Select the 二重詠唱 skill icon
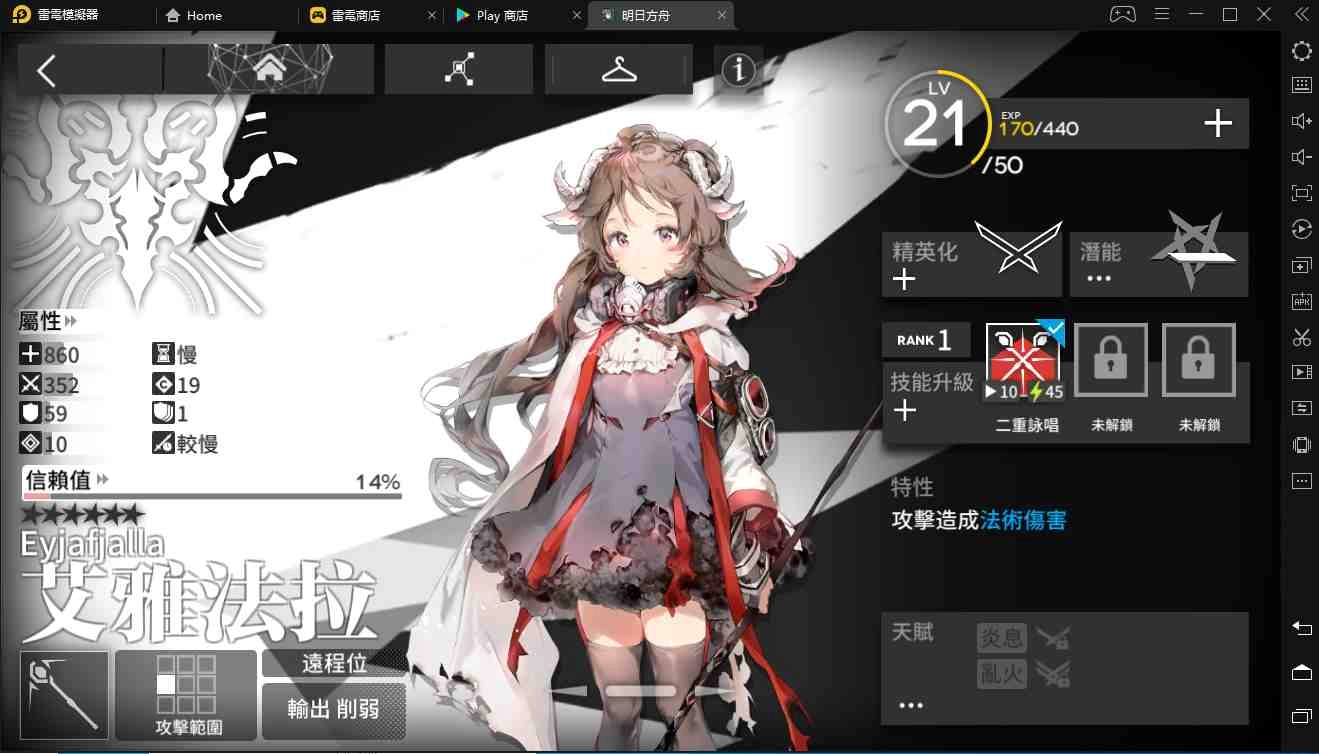The height and width of the screenshot is (754, 1319). pyautogui.click(x=1023, y=358)
